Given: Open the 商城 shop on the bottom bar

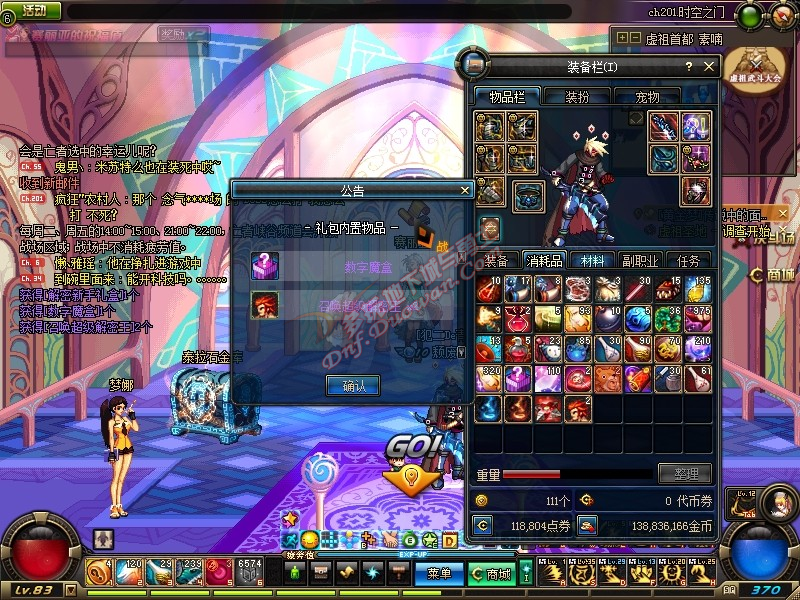Looking at the screenshot, I should [491, 573].
